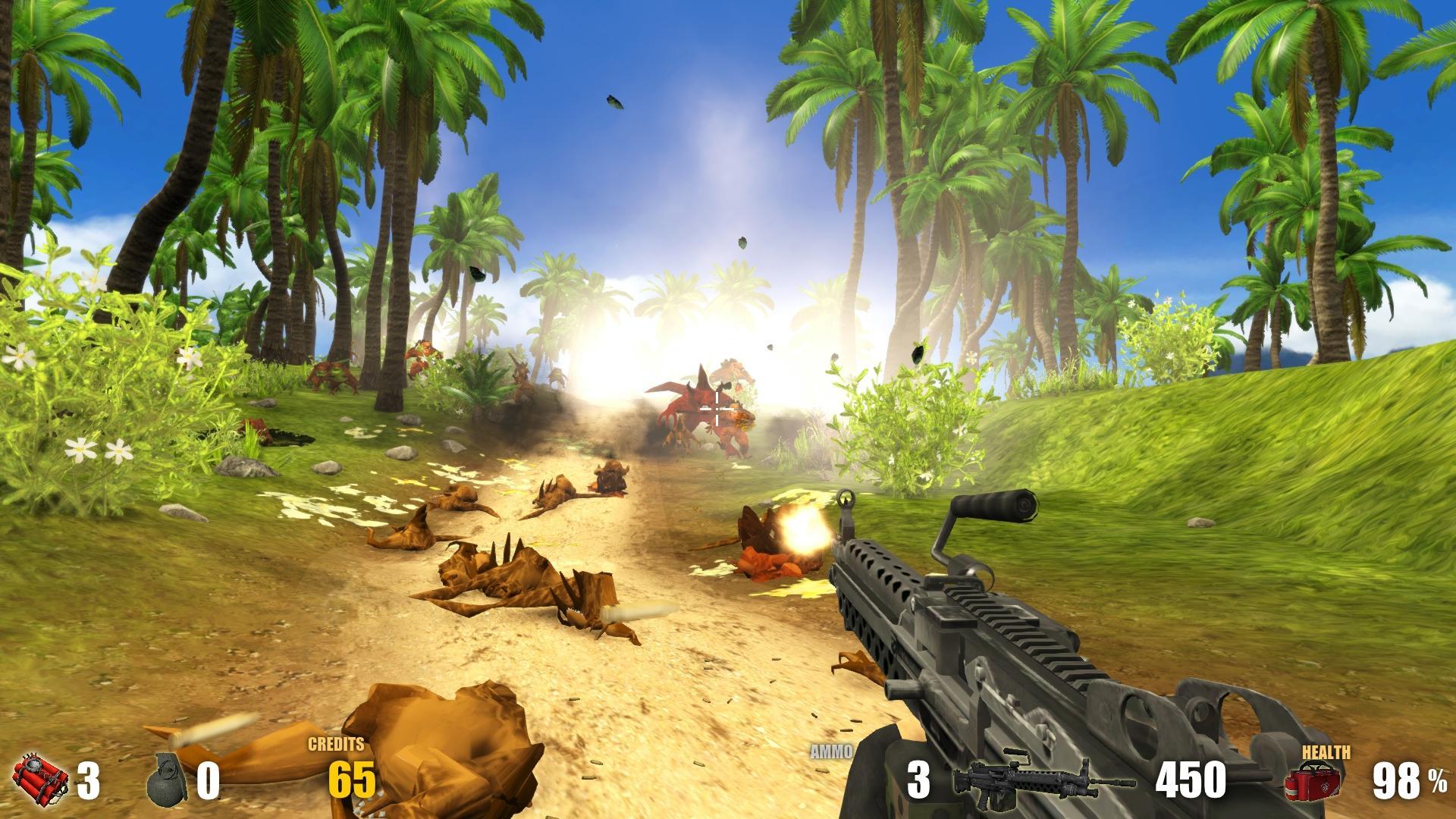Click the dynamite count number 3
The width and height of the screenshot is (1456, 819).
point(89,780)
